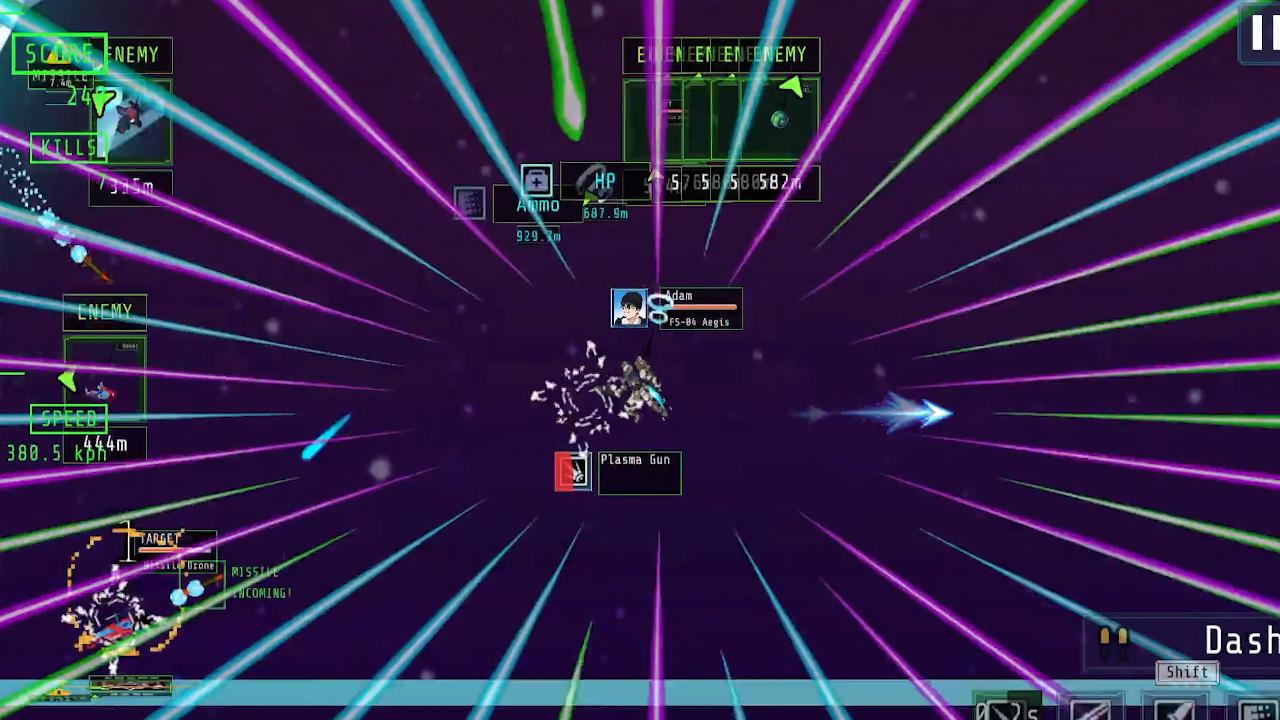This screenshot has height=720, width=1280.
Task: Click the small debris pickup icon left of Ammo
Action: 468,204
